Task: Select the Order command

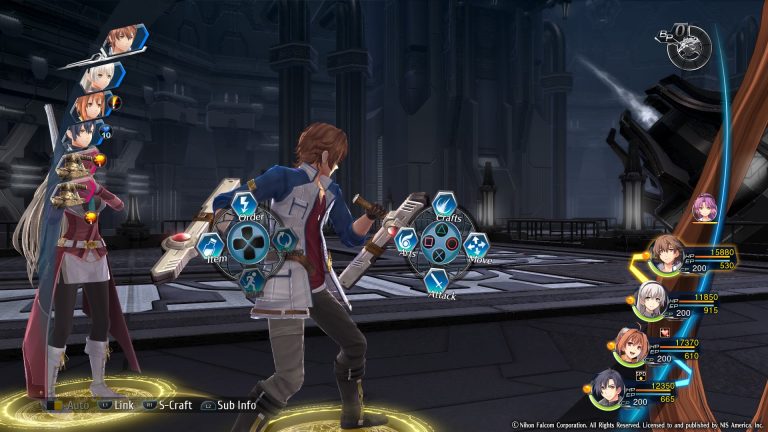Action: click(246, 206)
